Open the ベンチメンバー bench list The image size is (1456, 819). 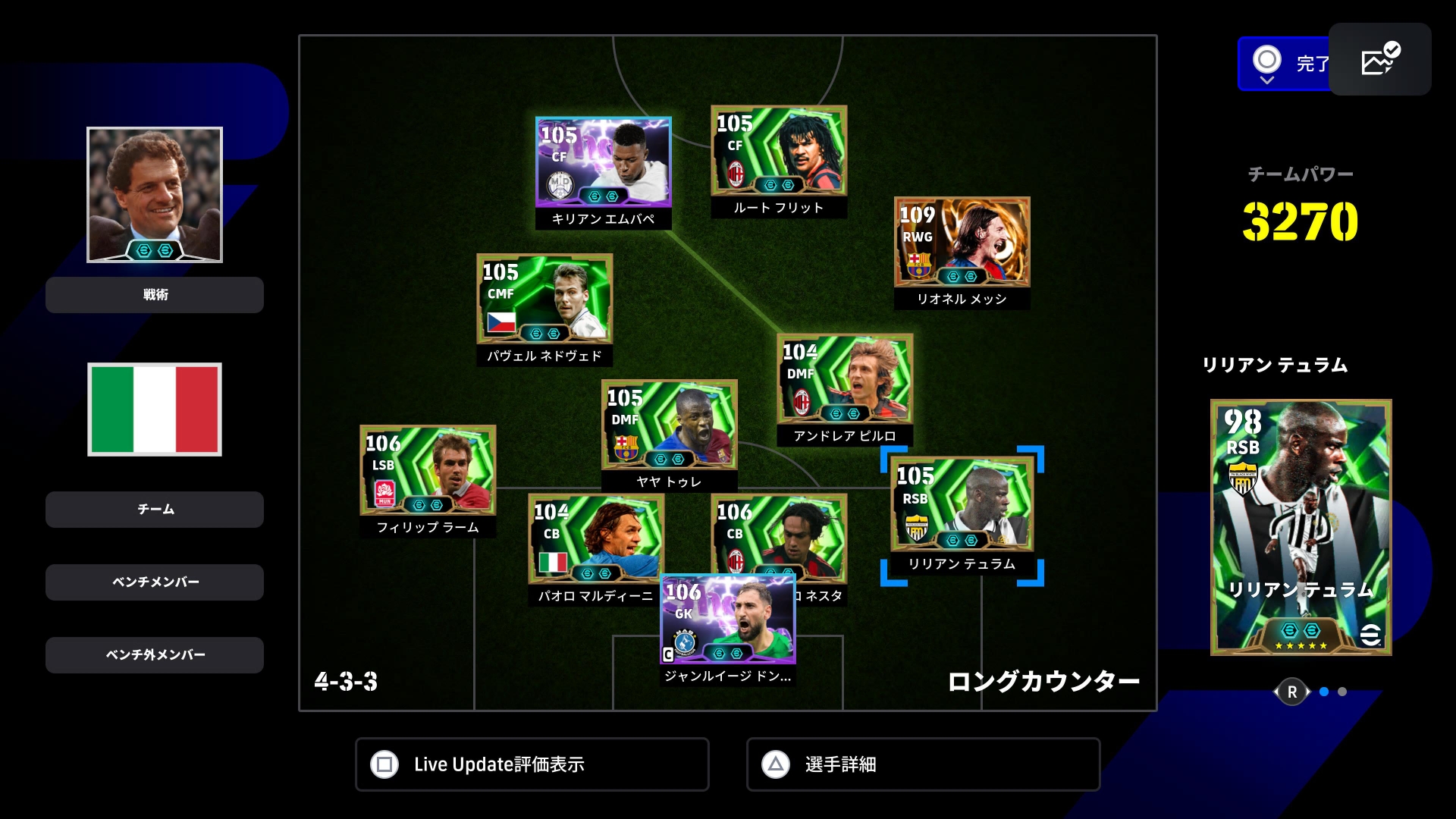pos(155,582)
